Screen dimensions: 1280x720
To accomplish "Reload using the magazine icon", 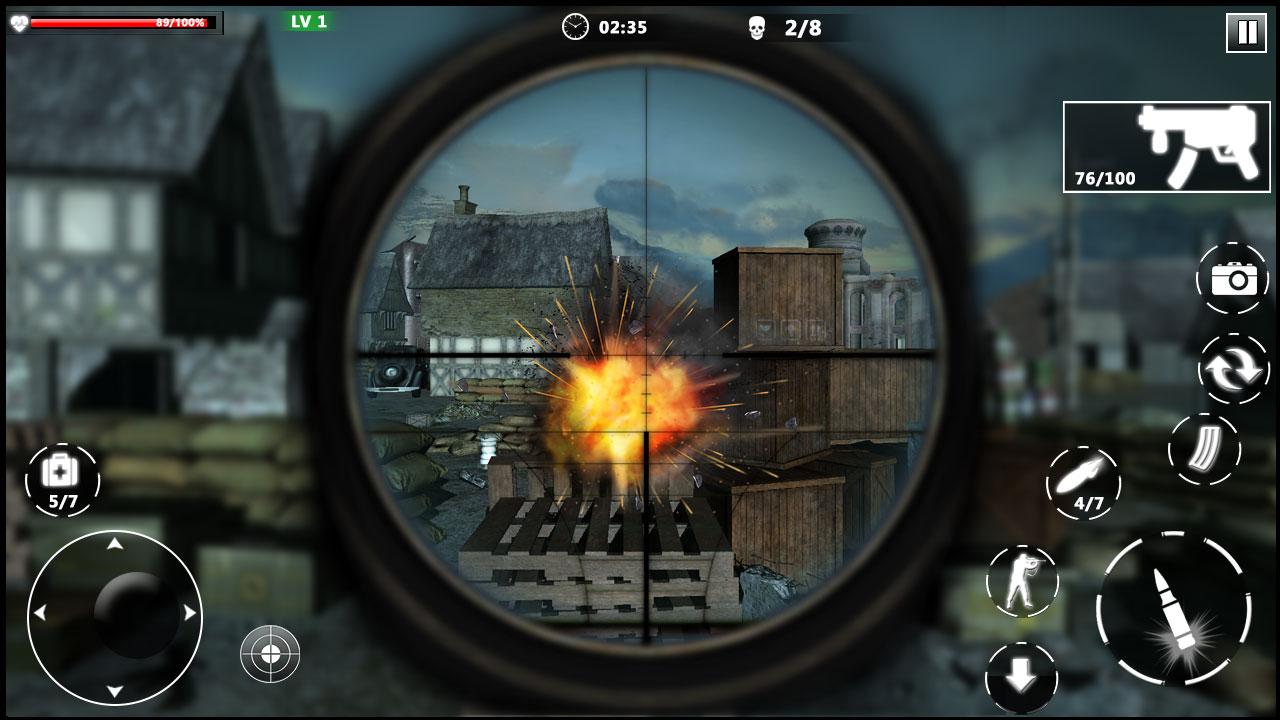I will [x=1204, y=451].
